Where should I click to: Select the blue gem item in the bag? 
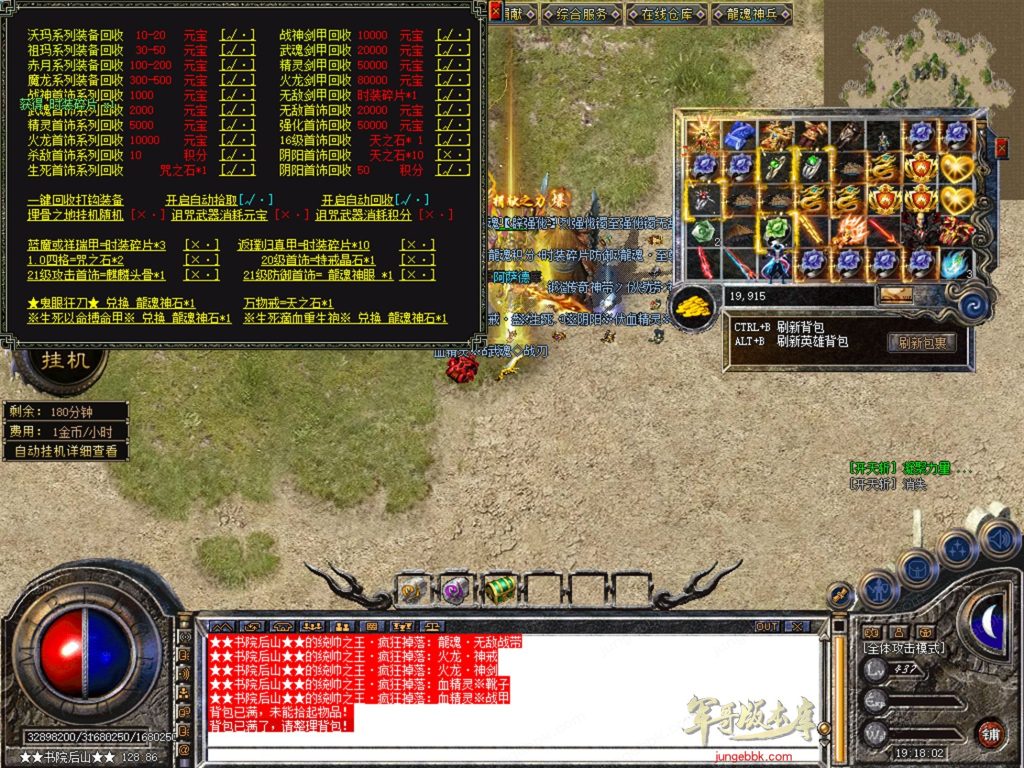[x=739, y=133]
